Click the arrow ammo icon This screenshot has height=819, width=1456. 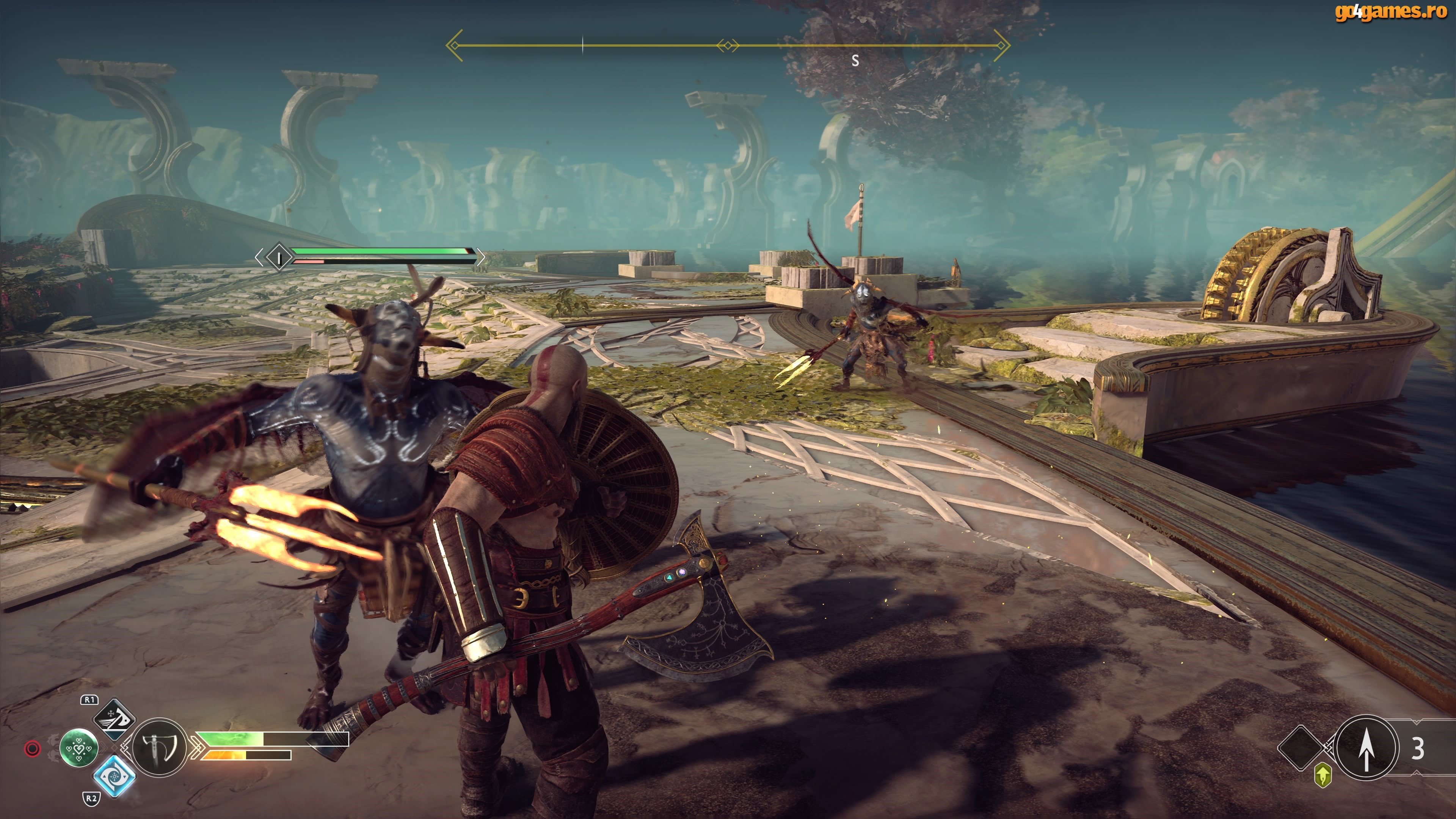pyautogui.click(x=1366, y=748)
